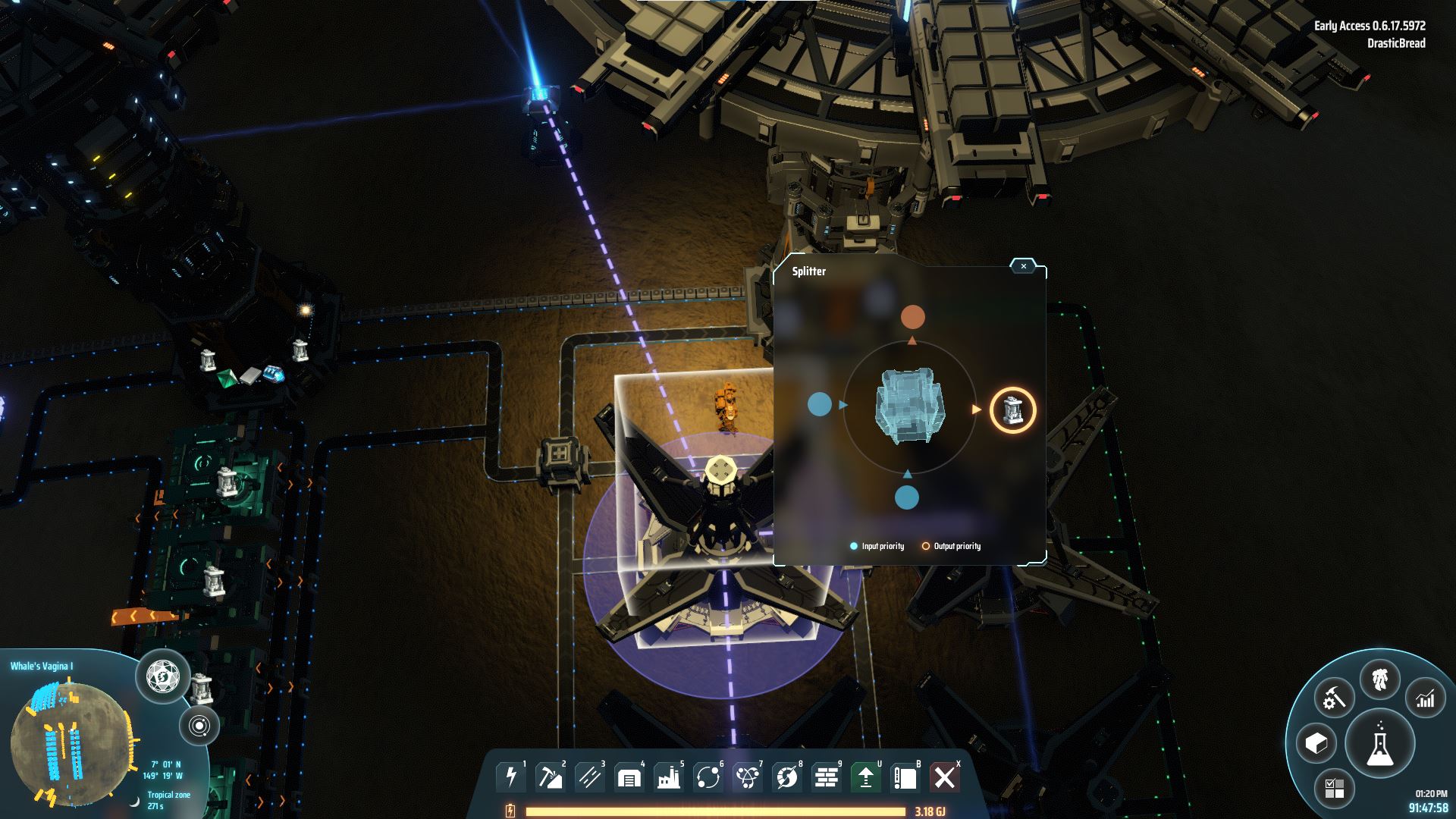The width and height of the screenshot is (1456, 819).
Task: Open the mecha panel icon
Action: tap(1380, 679)
